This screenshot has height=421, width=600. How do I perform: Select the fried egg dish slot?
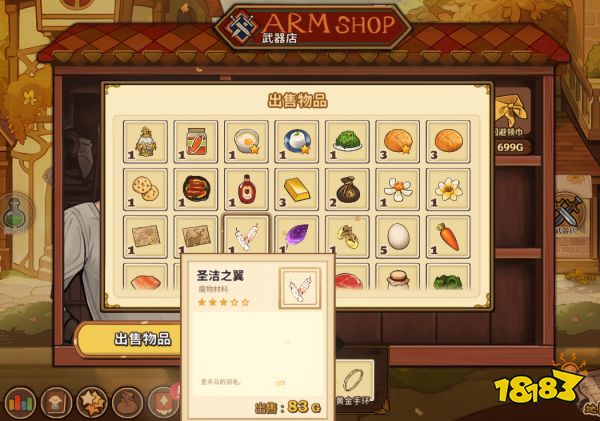[246, 141]
